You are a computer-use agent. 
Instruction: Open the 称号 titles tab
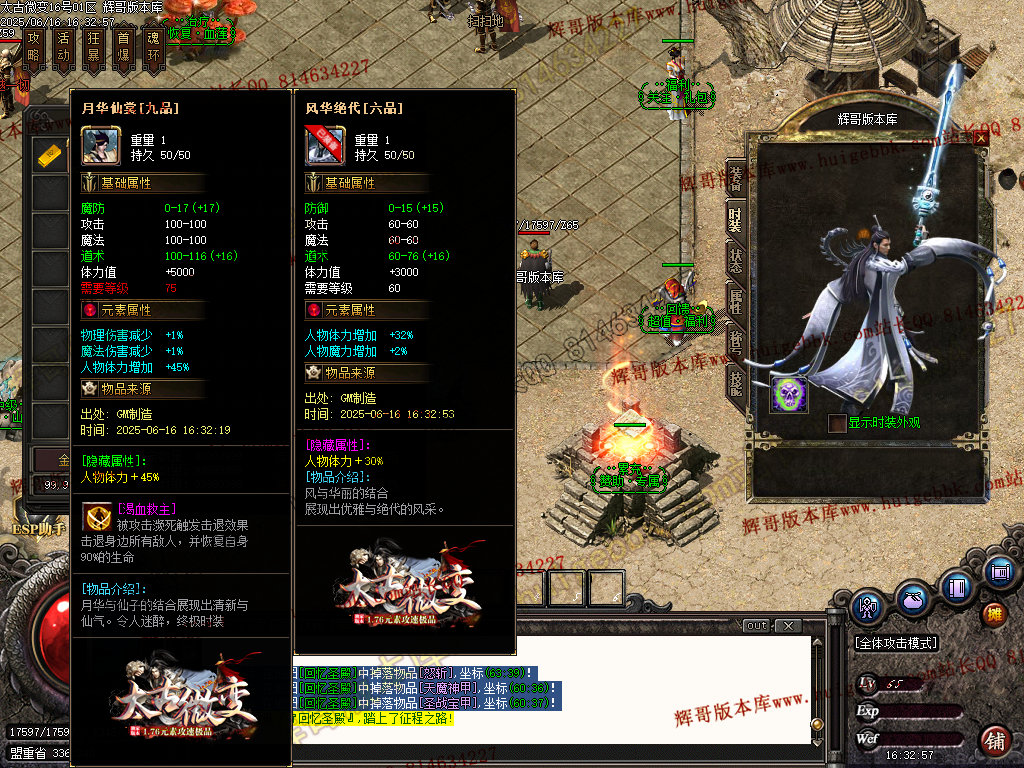pyautogui.click(x=735, y=341)
